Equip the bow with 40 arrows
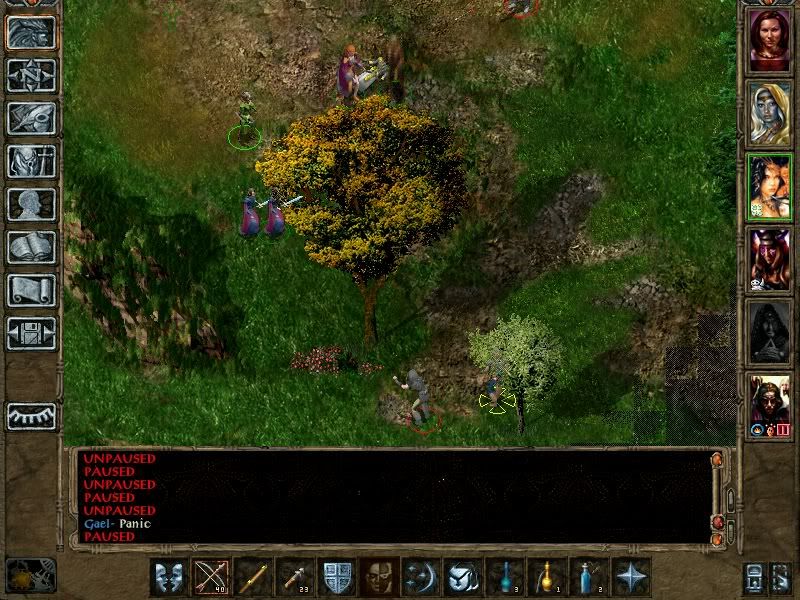The height and width of the screenshot is (600, 800). (210, 577)
